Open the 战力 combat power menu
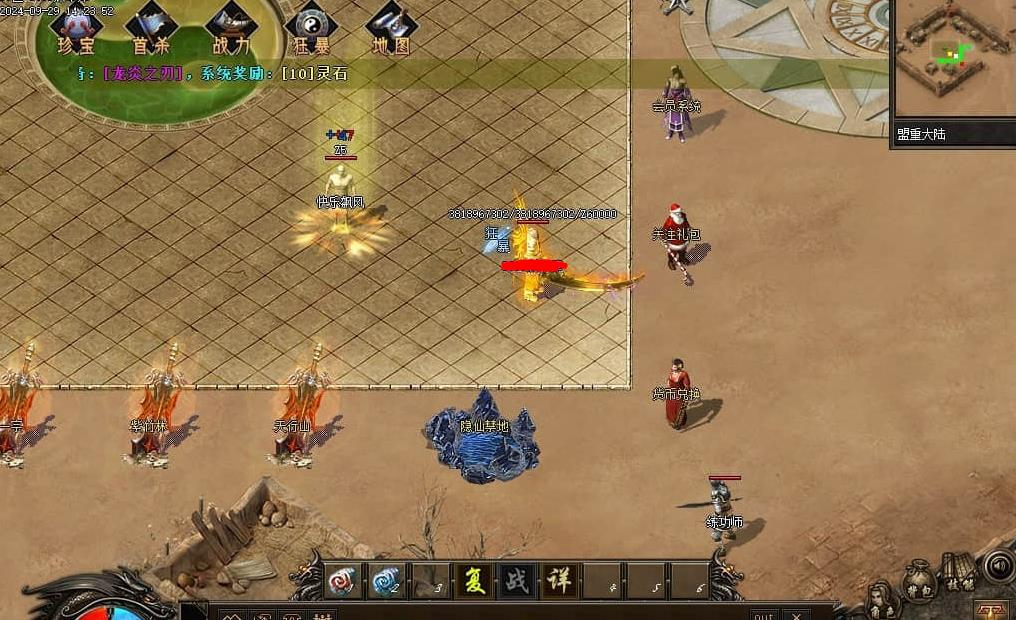This screenshot has width=1016, height=620. [231, 28]
